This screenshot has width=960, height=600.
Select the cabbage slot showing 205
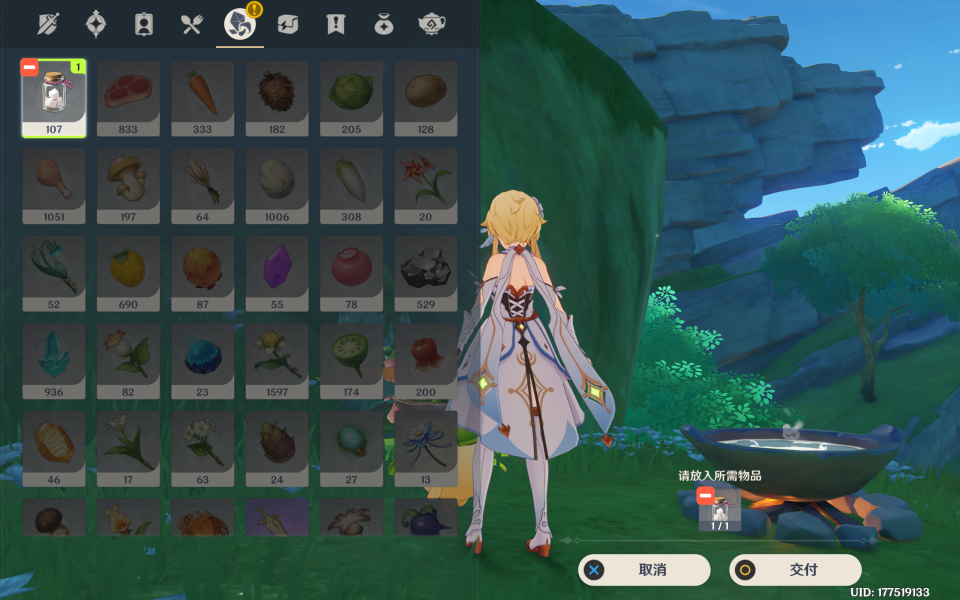(x=352, y=98)
